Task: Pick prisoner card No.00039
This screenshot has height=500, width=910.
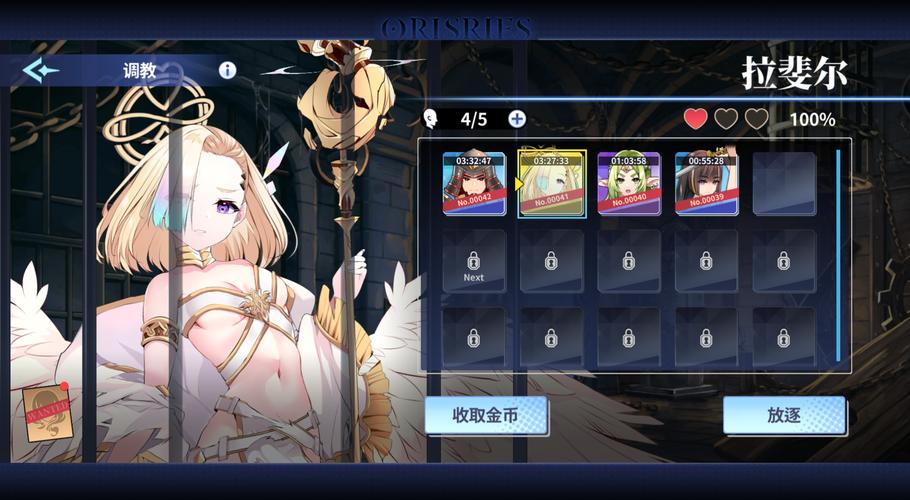Action: pos(706,183)
